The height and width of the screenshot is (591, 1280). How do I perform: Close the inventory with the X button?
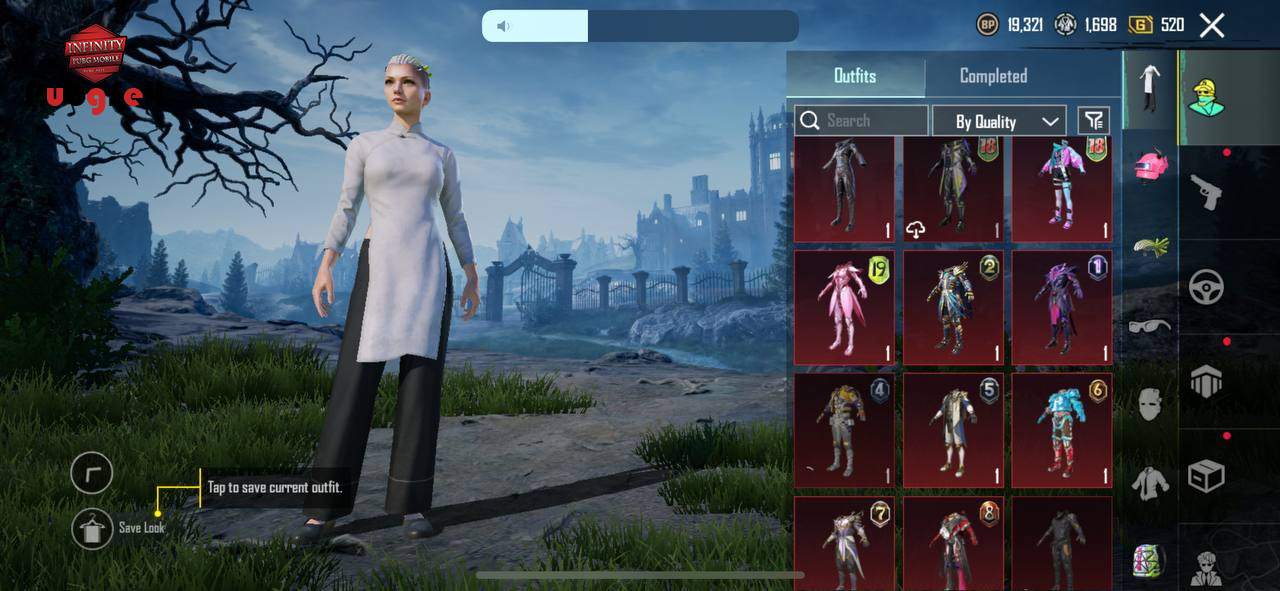pyautogui.click(x=1211, y=26)
